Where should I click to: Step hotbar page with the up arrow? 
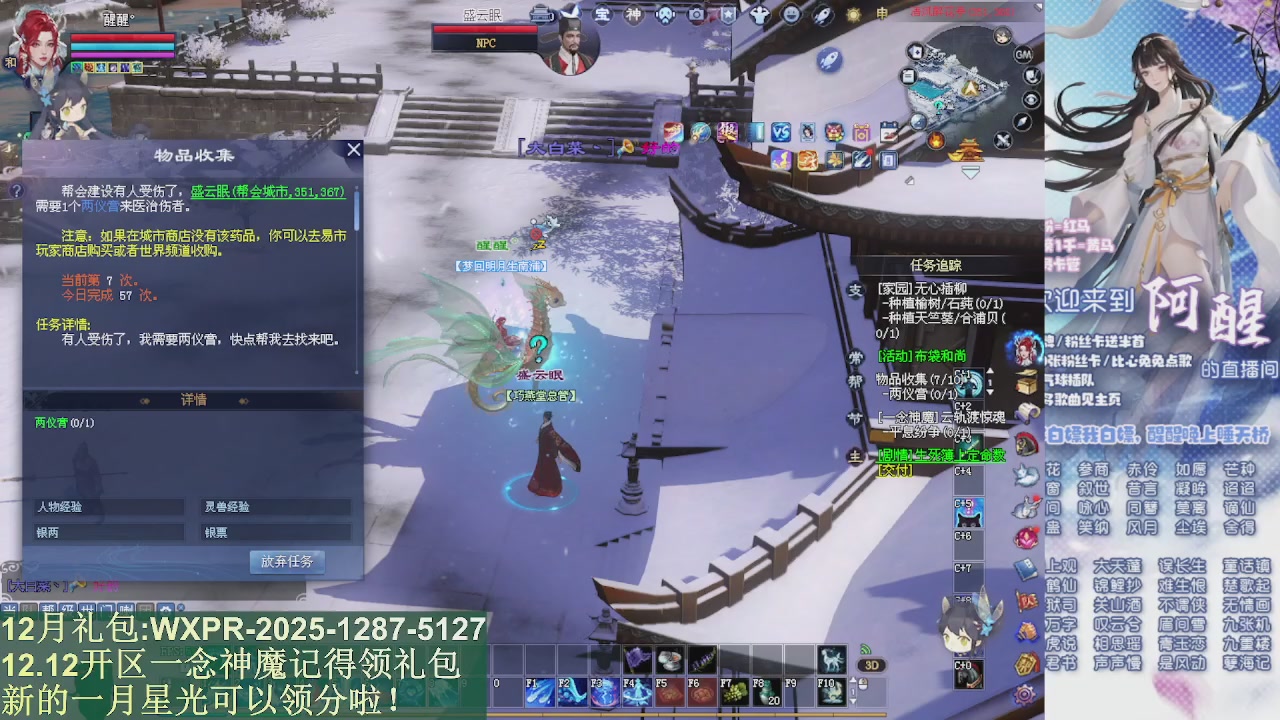(x=853, y=678)
